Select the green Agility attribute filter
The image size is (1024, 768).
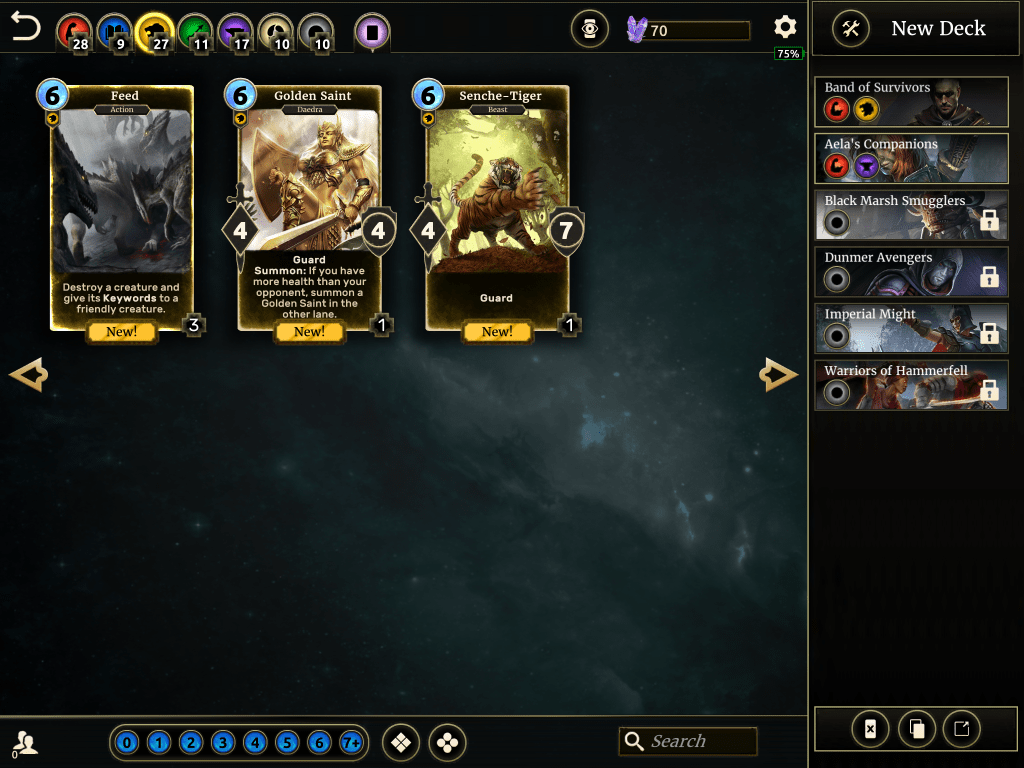(x=194, y=31)
